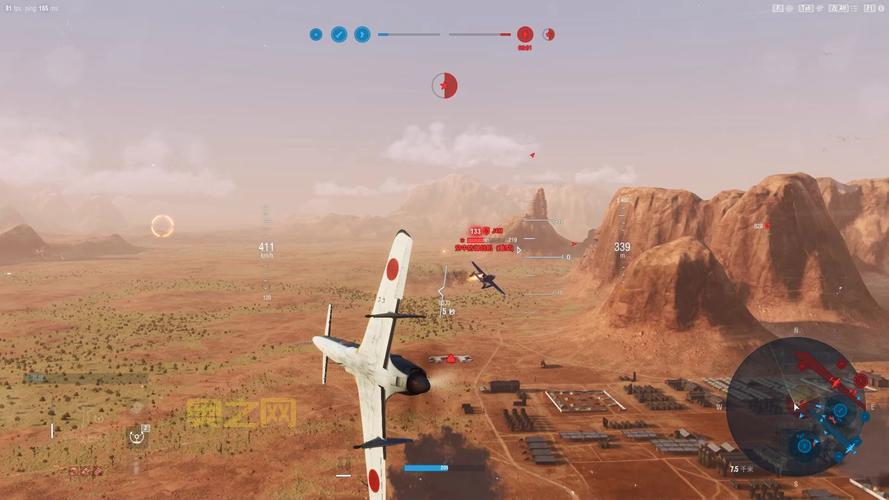Select the large red star sector indicator

click(445, 86)
